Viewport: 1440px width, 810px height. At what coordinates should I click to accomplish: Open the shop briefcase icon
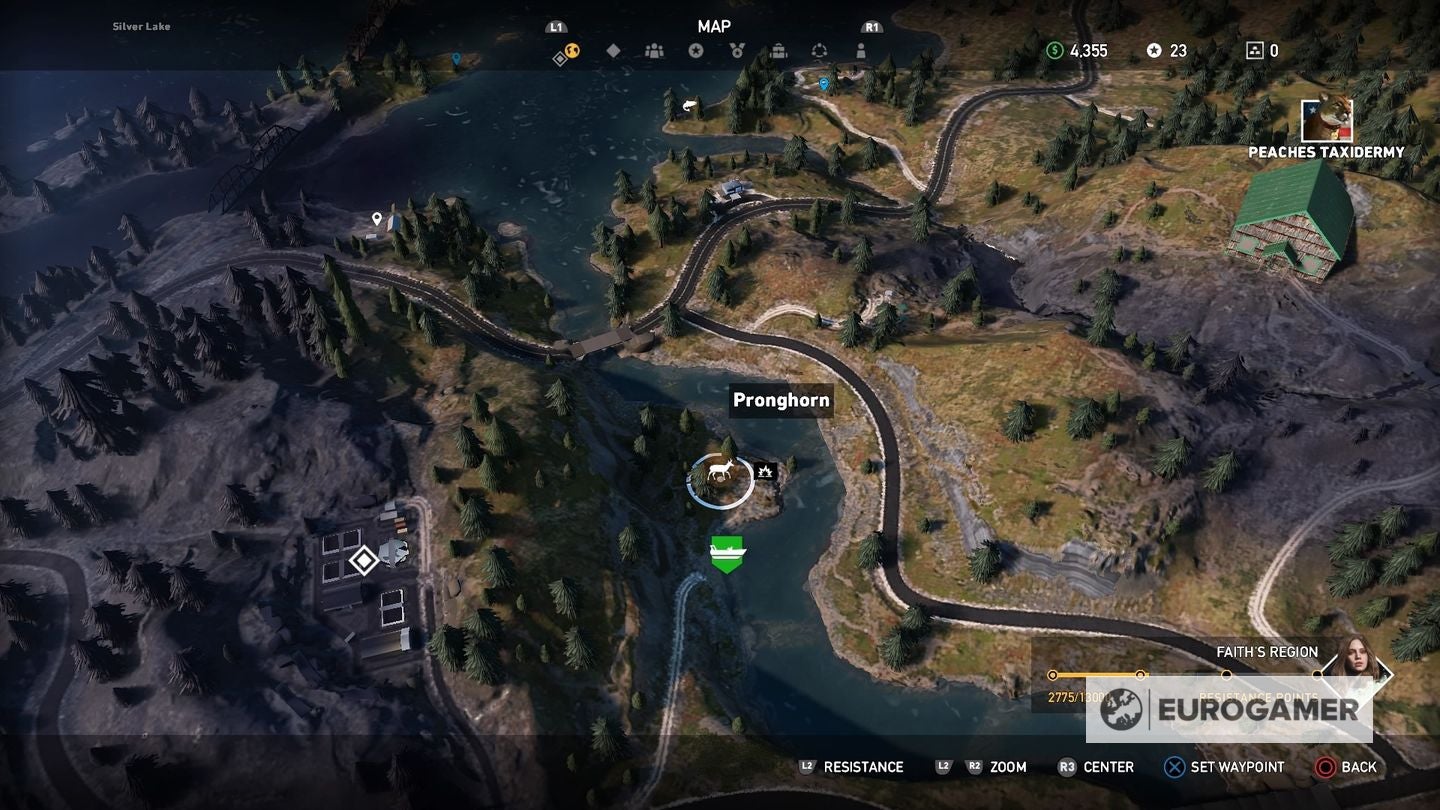point(778,50)
